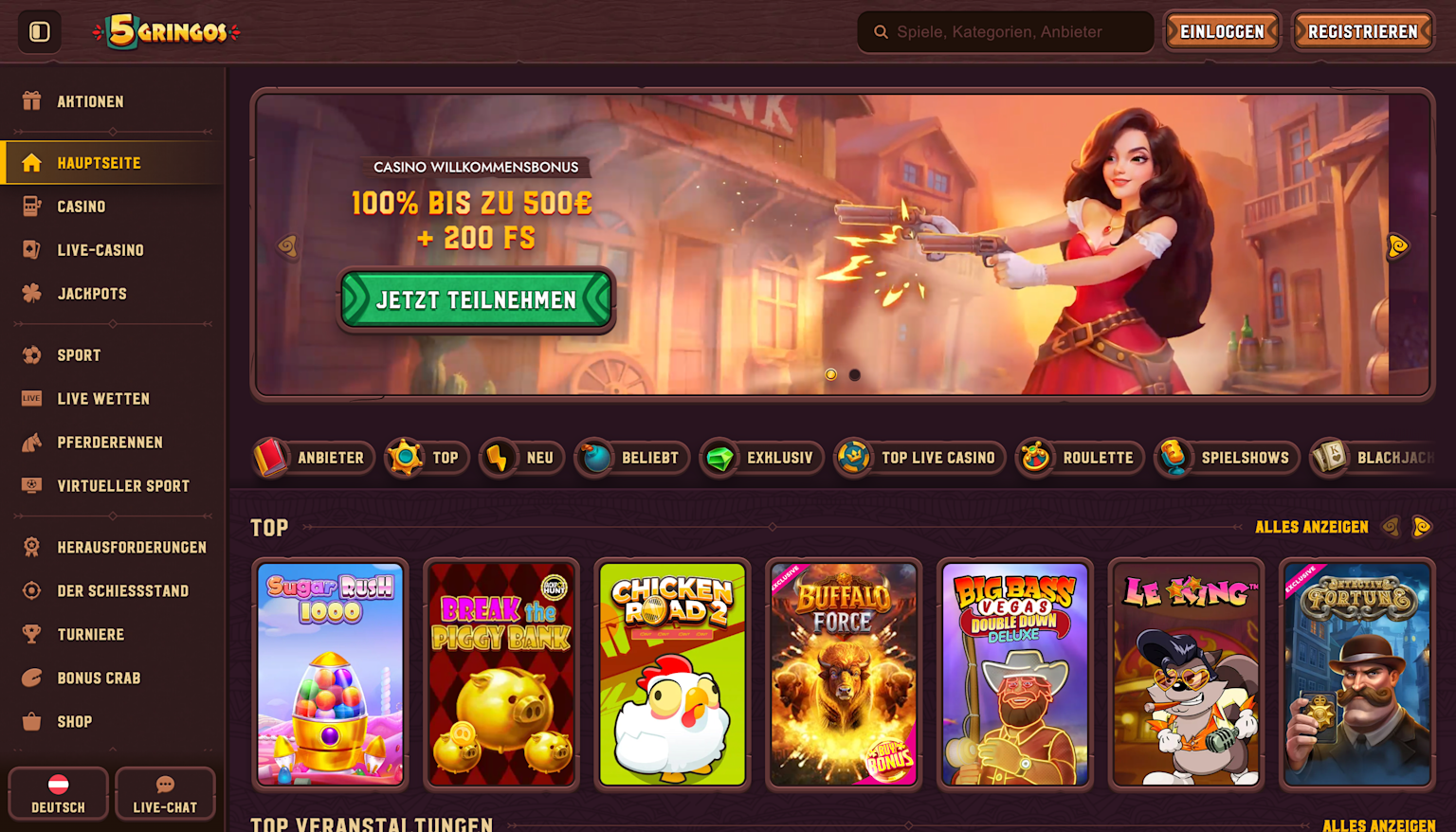Switch the language via the Deutsch button
The image size is (1456, 832).
click(57, 793)
